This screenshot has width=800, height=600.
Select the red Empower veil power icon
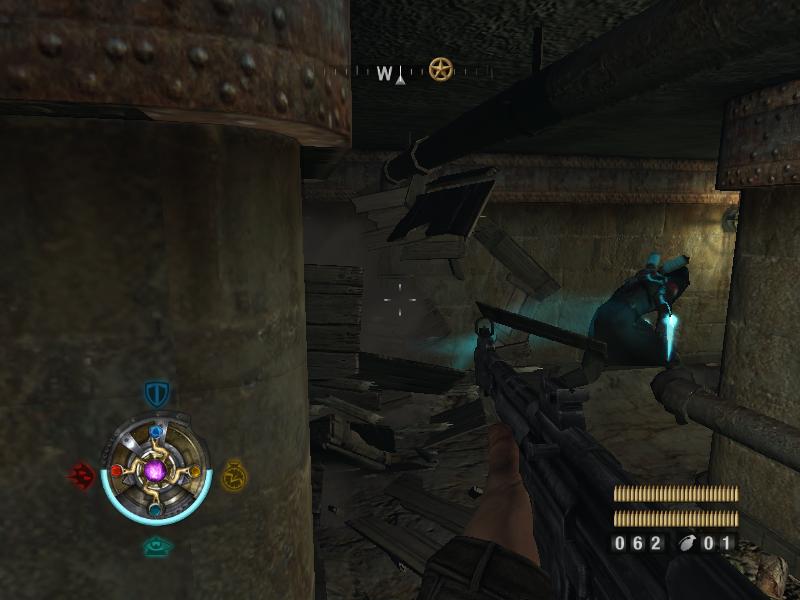[x=81, y=474]
